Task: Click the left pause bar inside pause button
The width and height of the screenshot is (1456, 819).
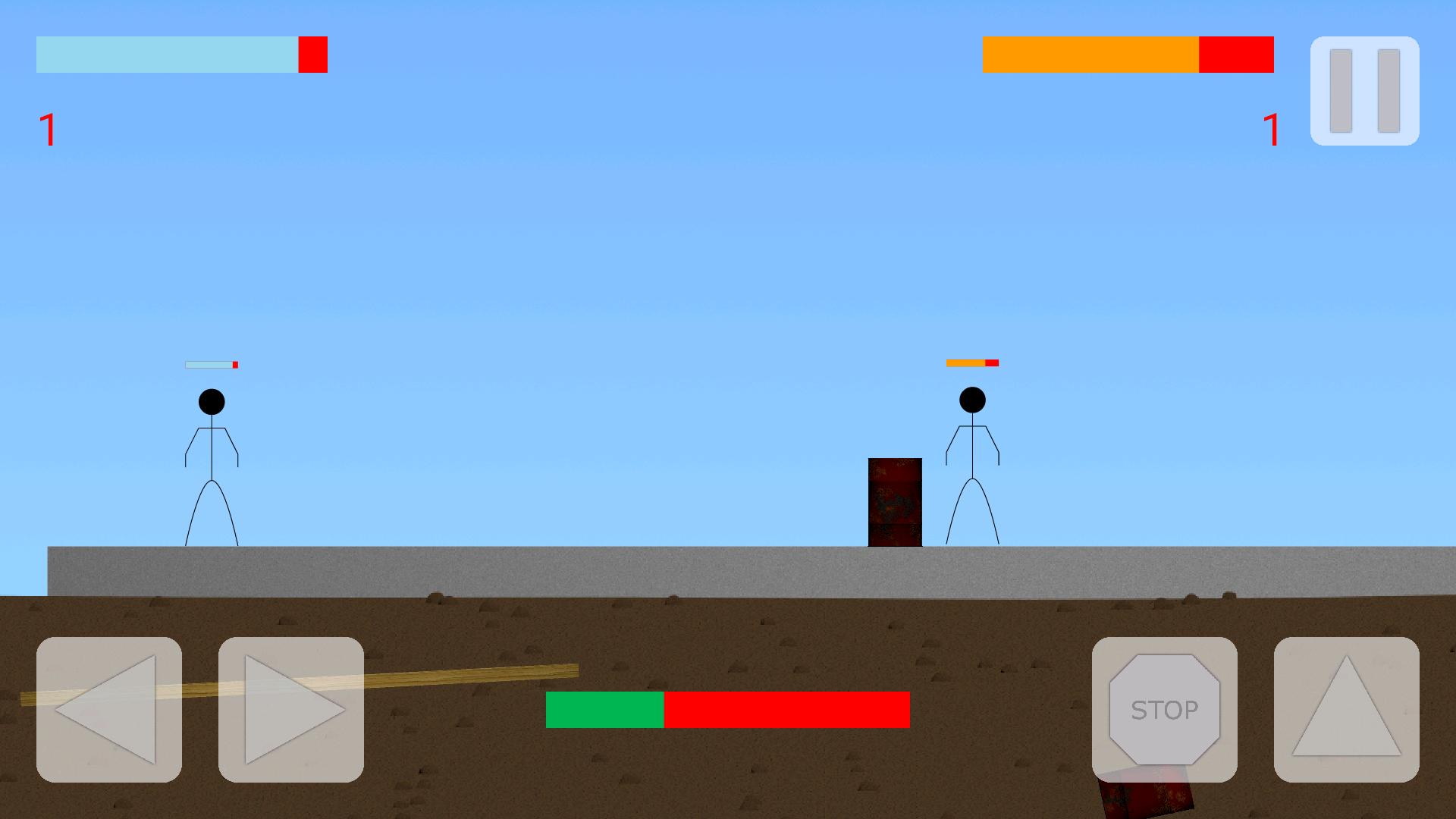Action: [x=1341, y=89]
